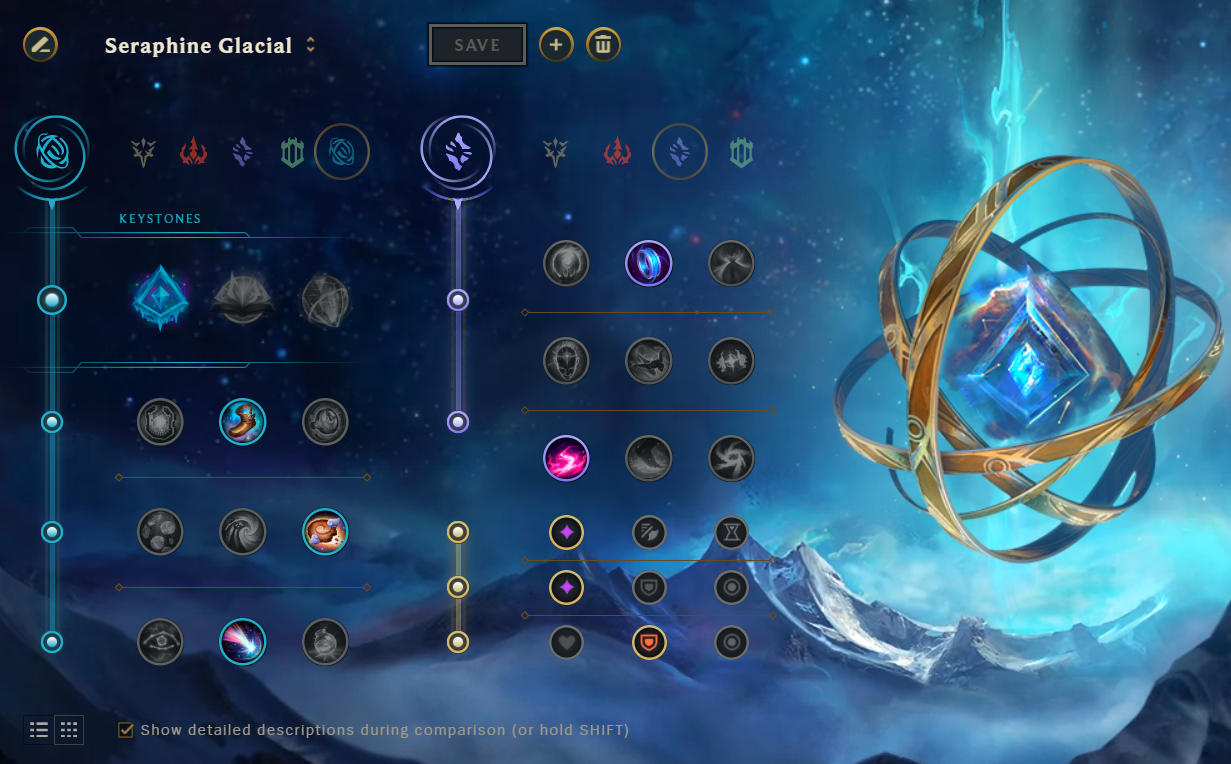Toggle detailed descriptions during comparison checkbox
This screenshot has height=764, width=1231.
[126, 730]
